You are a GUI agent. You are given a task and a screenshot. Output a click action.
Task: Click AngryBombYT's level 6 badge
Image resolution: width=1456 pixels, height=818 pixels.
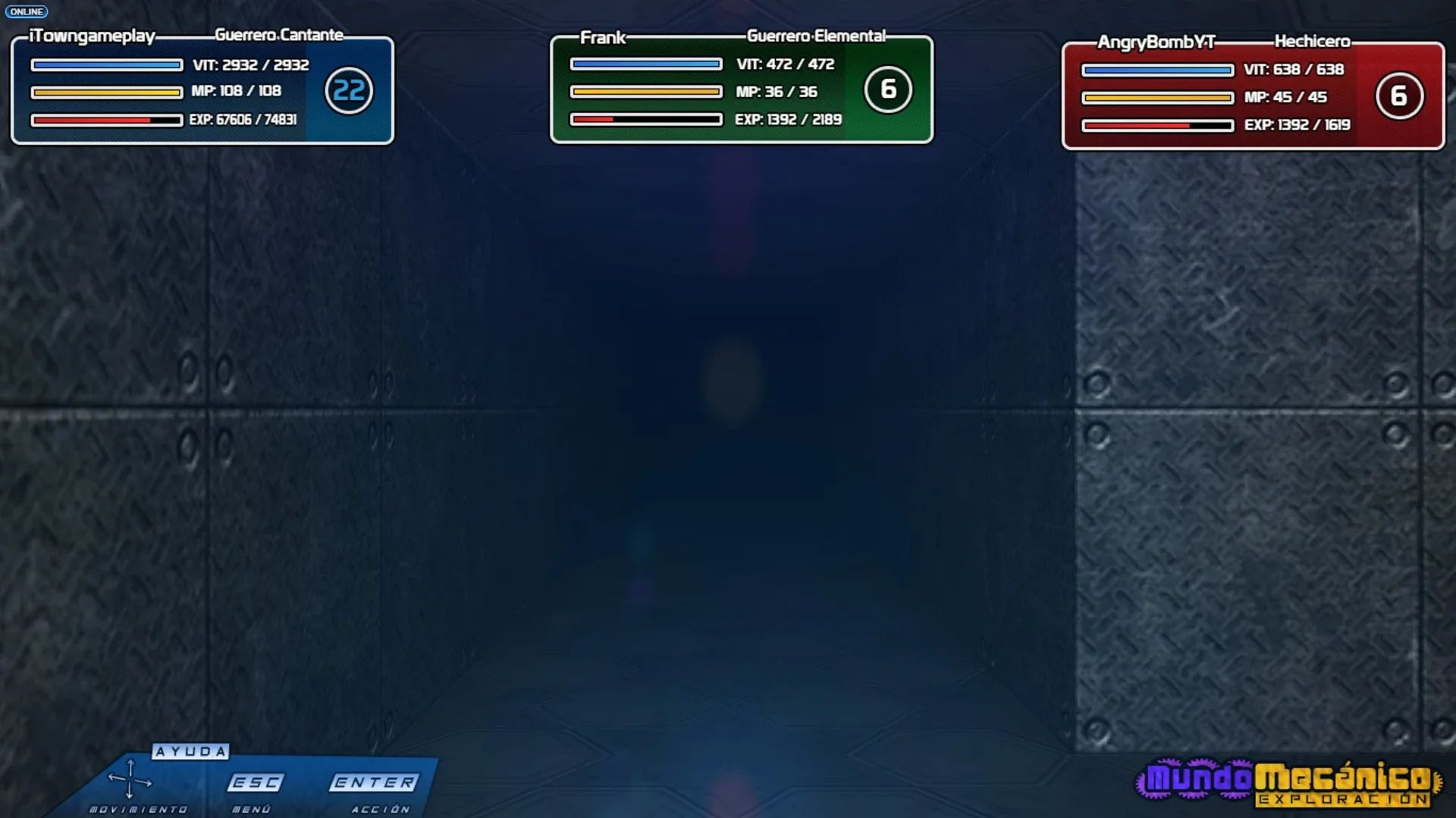pyautogui.click(x=1399, y=96)
